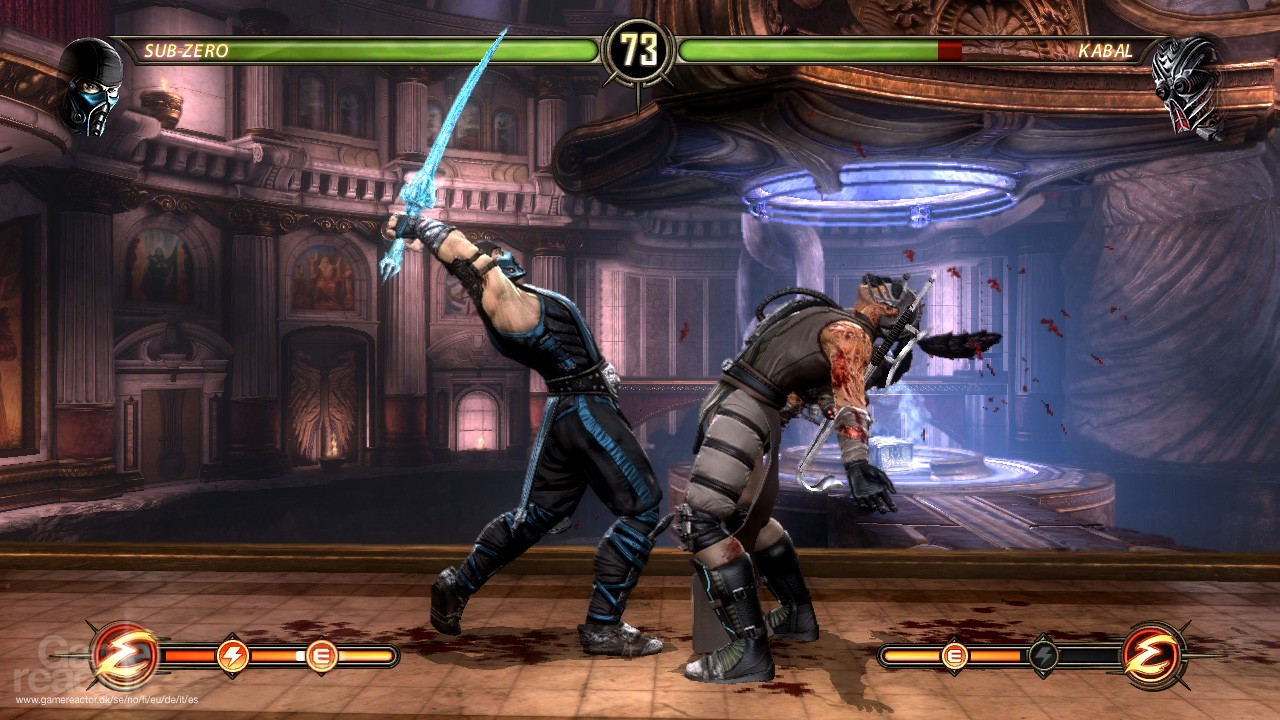Select the E marker on Sub-Zero's meter
1280x720 pixels.
pyautogui.click(x=321, y=656)
